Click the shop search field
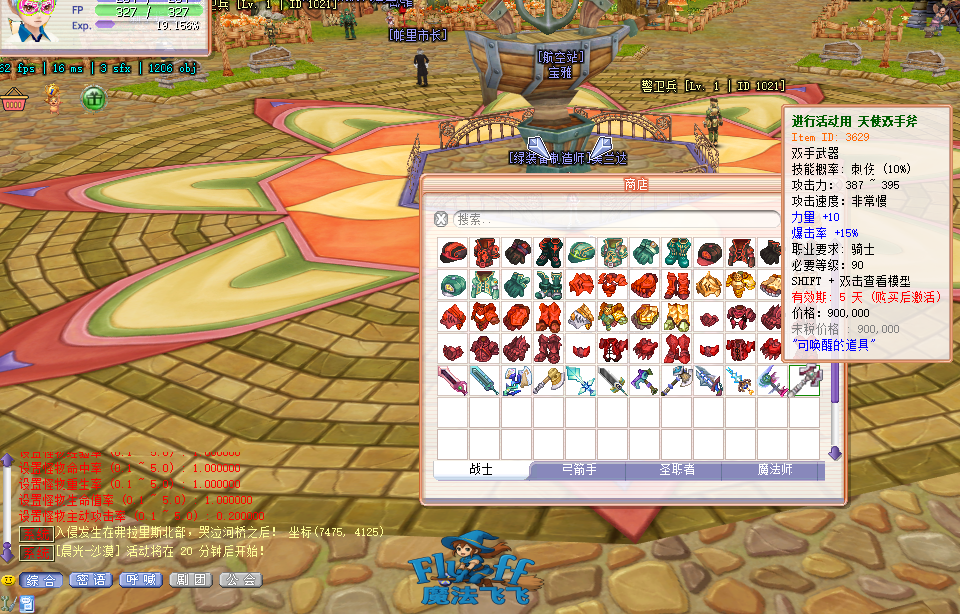The width and height of the screenshot is (960, 614). point(615,219)
